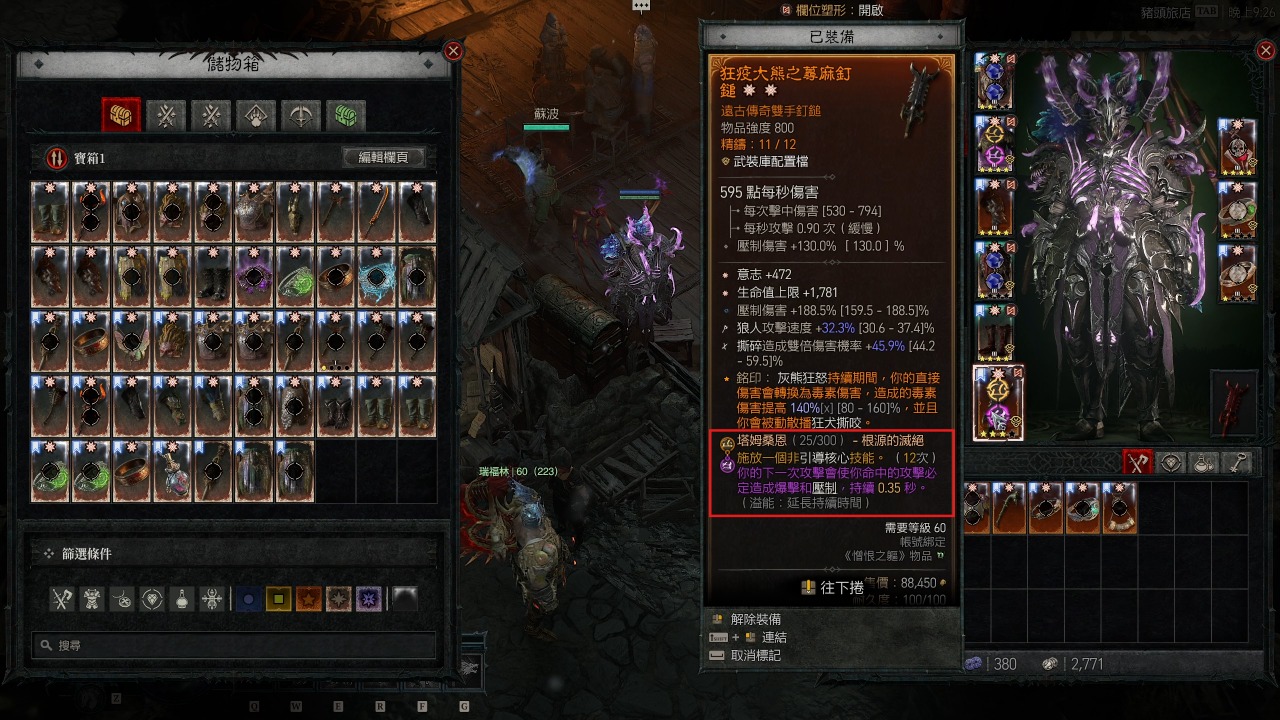Toggle the potion filter icon
1280x720 pixels.
[182, 599]
